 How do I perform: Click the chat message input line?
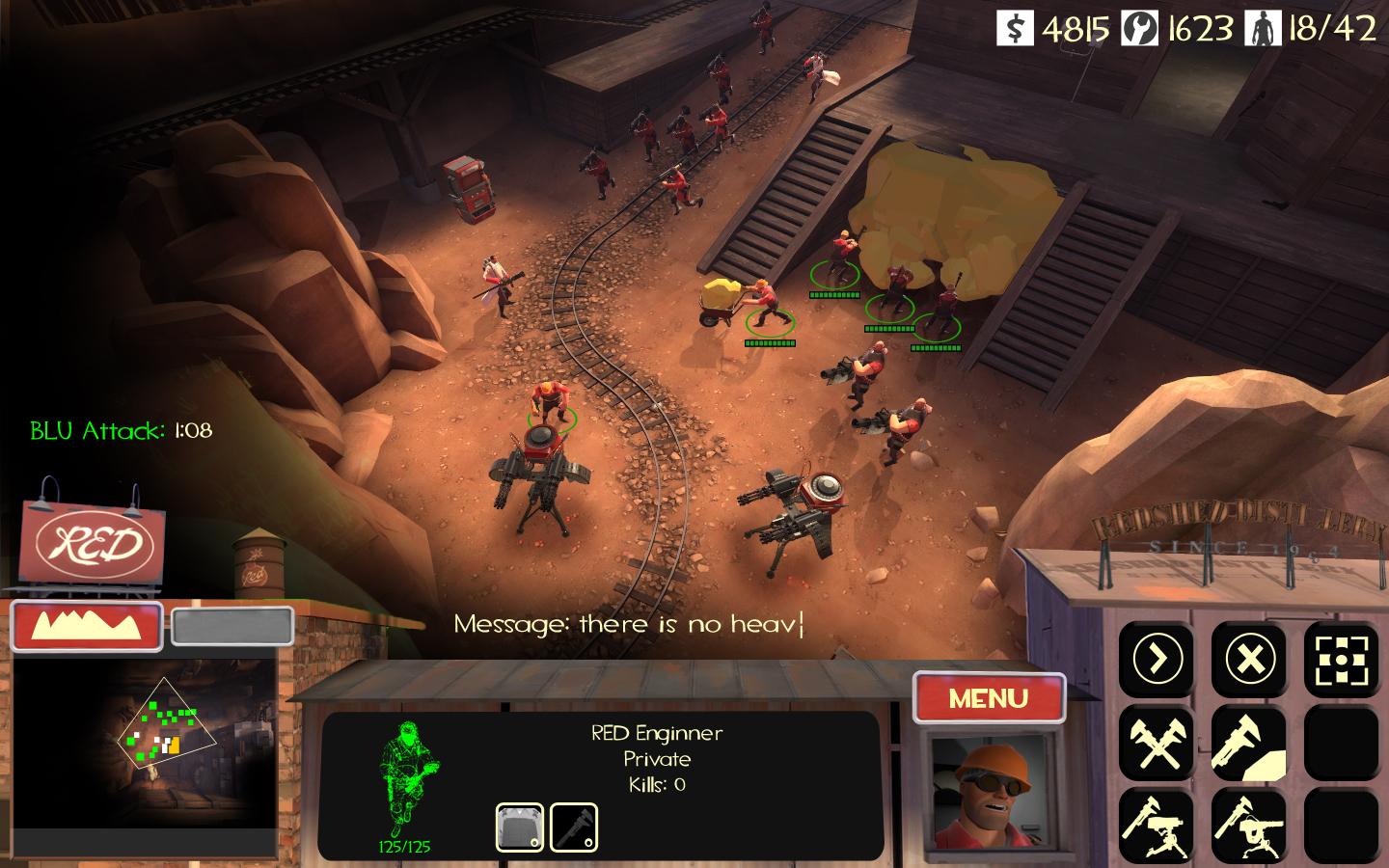pos(629,624)
